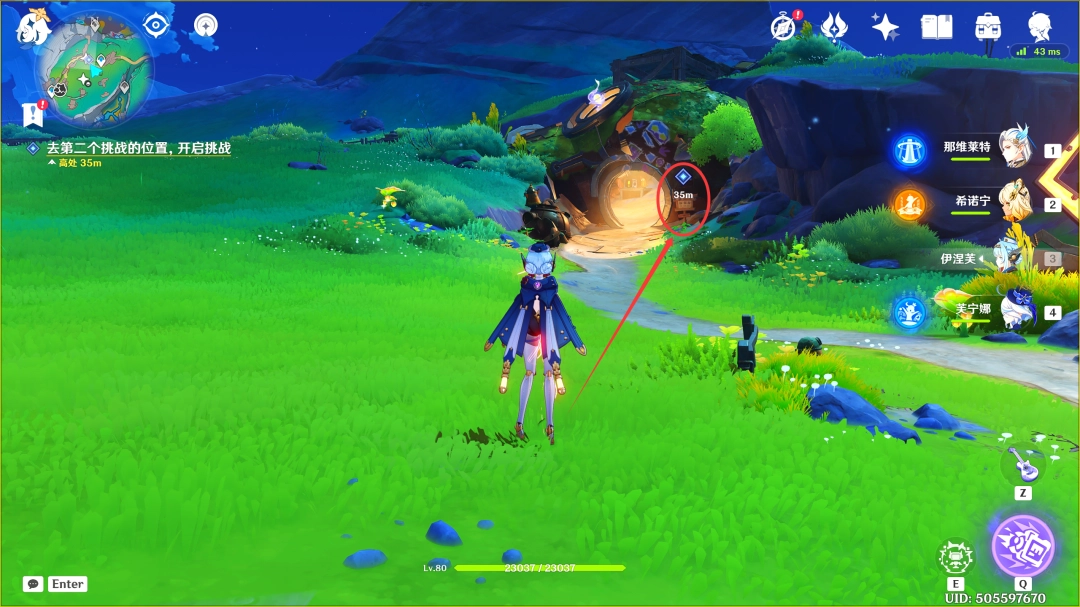The height and width of the screenshot is (607, 1080).
Task: Trigger 那维莱特's blue elemental burst icon
Action: (x=910, y=150)
